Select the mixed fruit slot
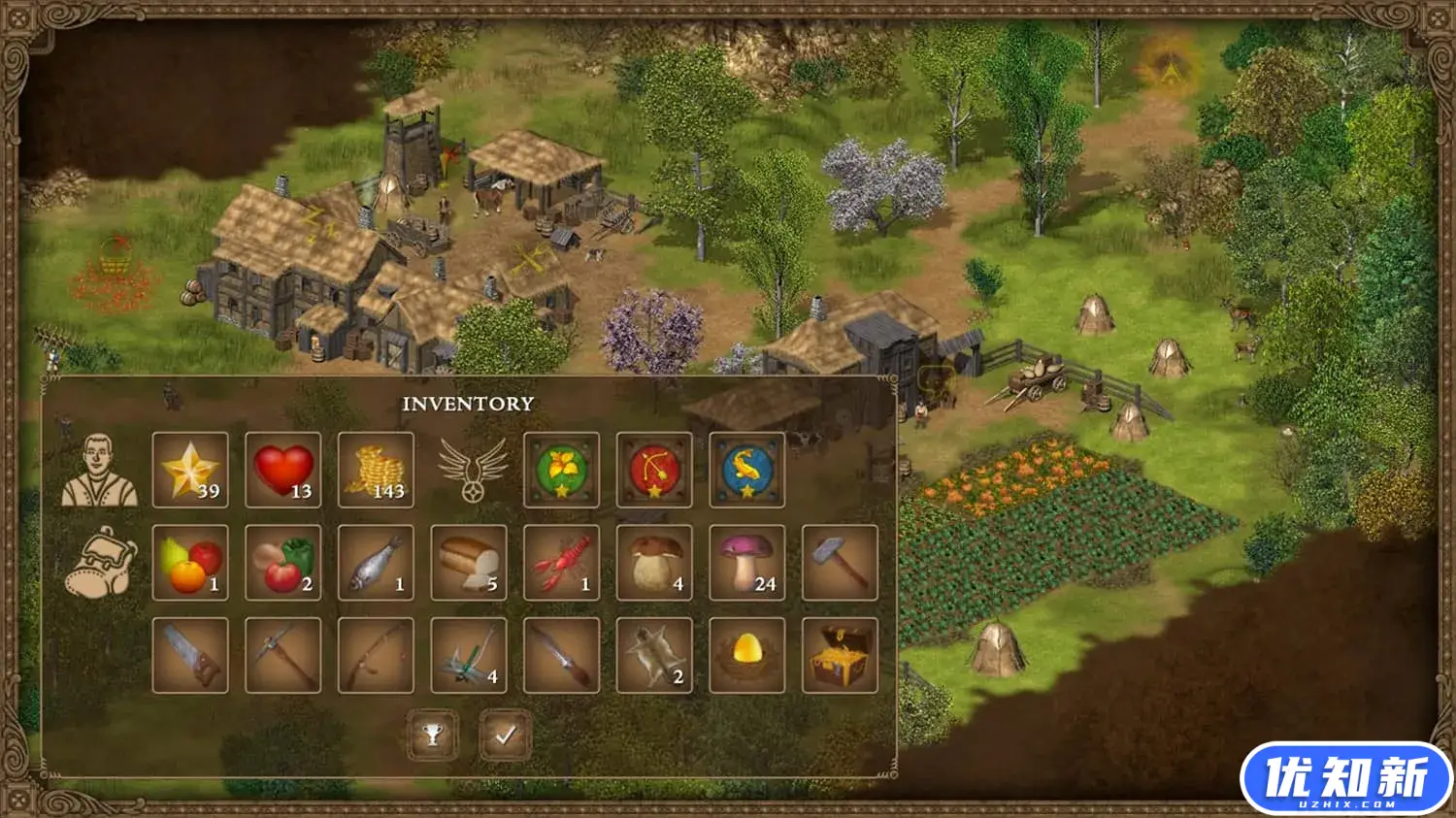The height and width of the screenshot is (818, 1456). [190, 563]
